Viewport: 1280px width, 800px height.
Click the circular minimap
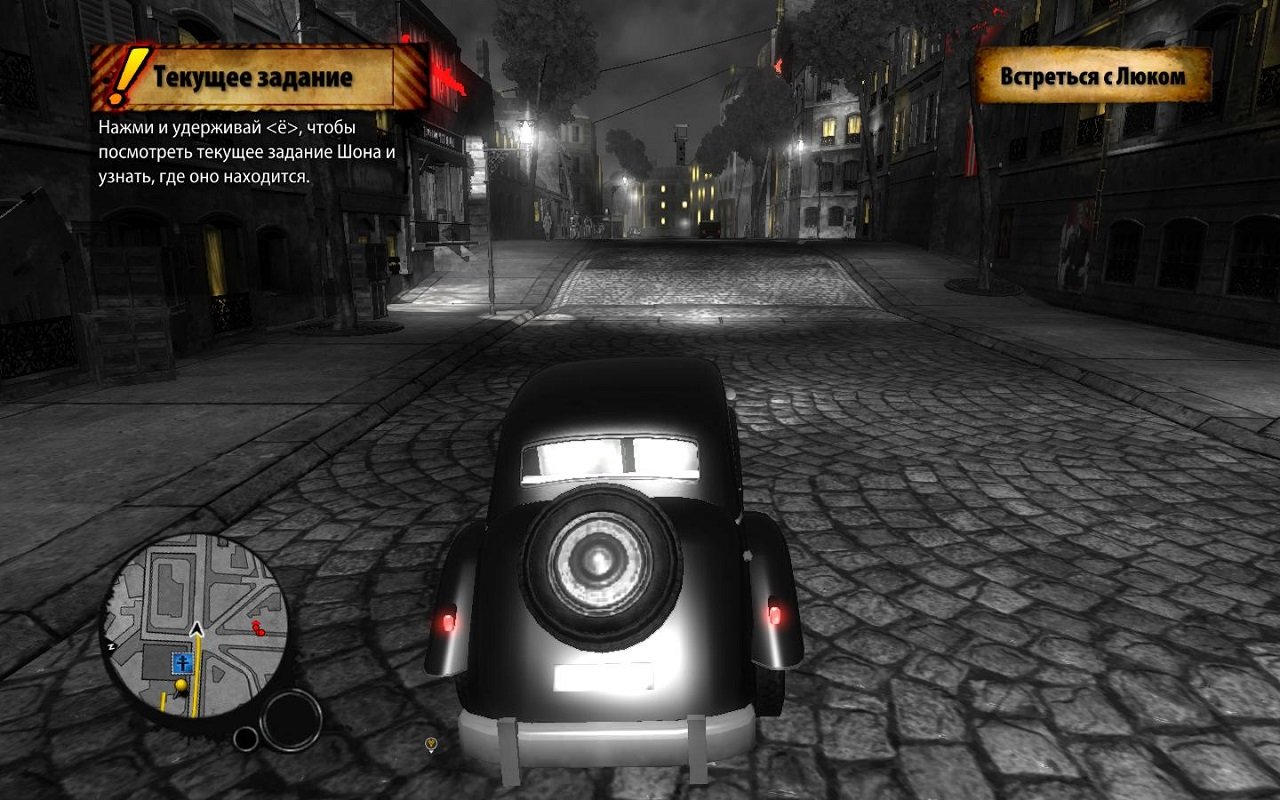click(196, 626)
